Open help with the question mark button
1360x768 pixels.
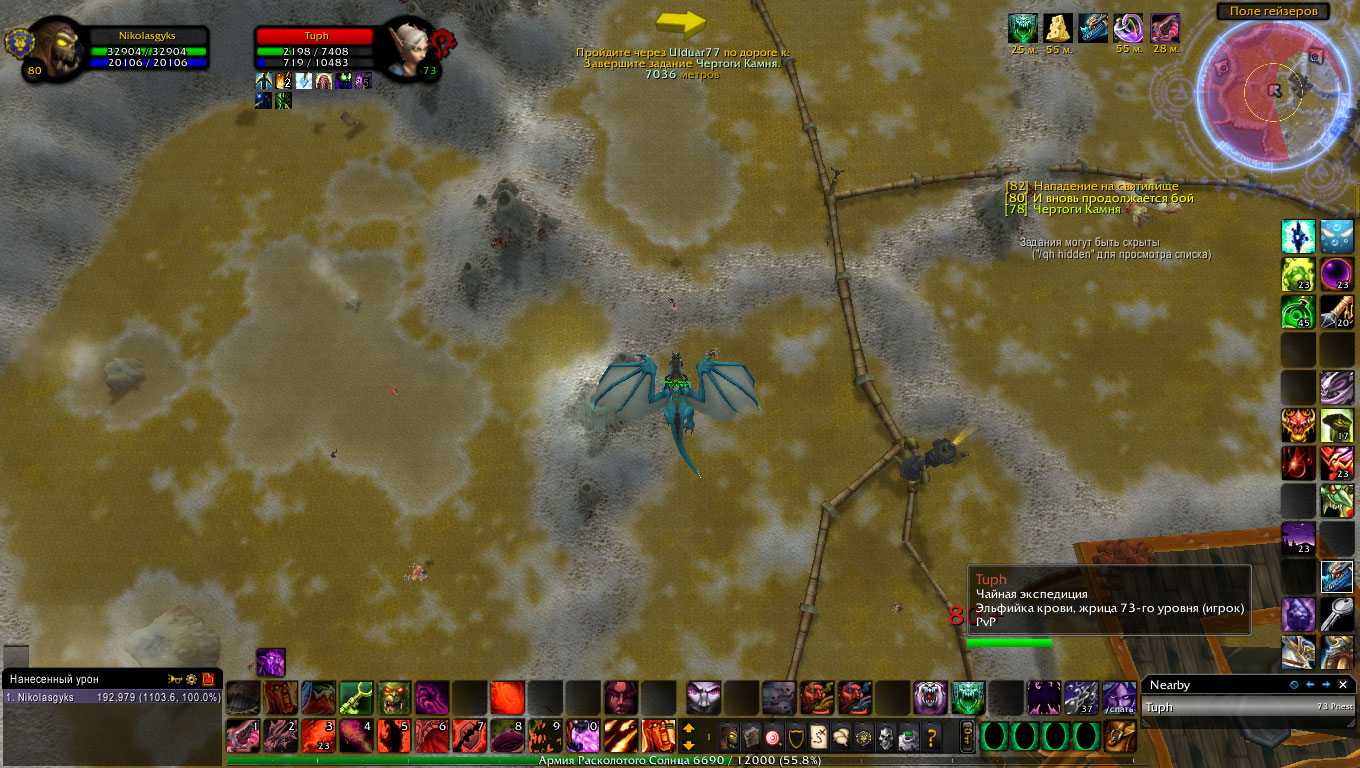[x=931, y=738]
